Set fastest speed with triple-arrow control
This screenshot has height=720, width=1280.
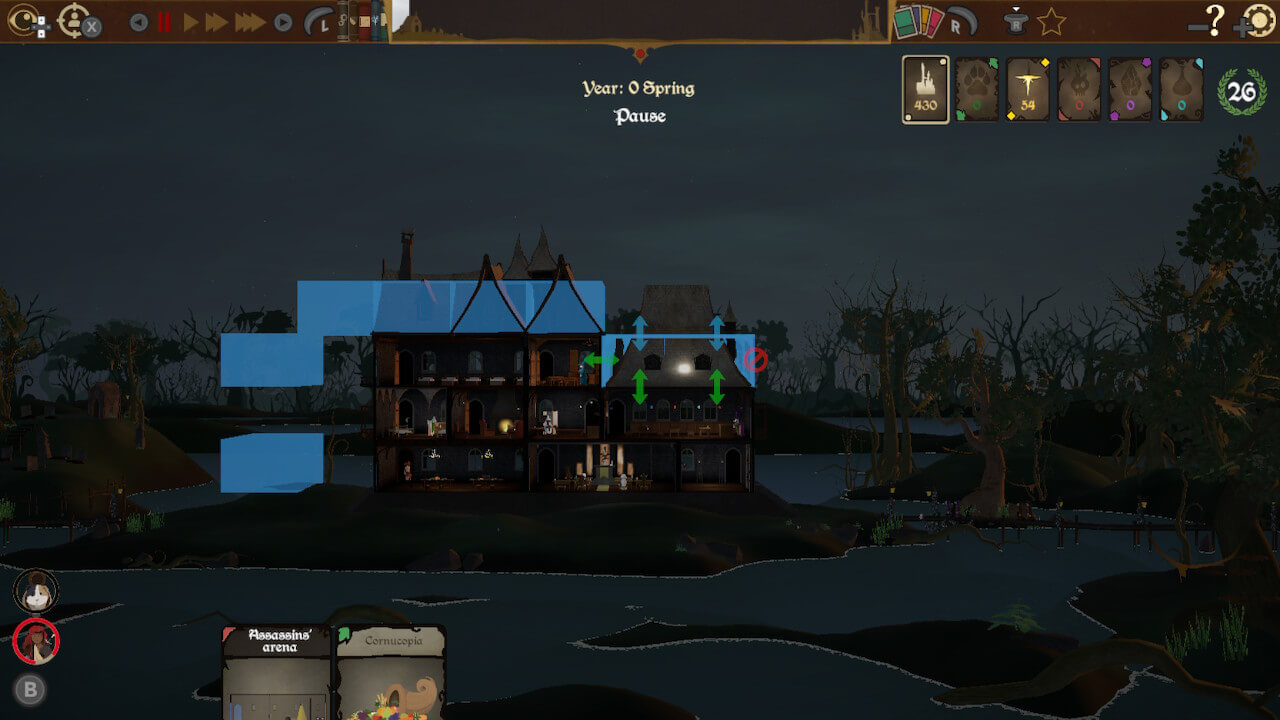248,22
